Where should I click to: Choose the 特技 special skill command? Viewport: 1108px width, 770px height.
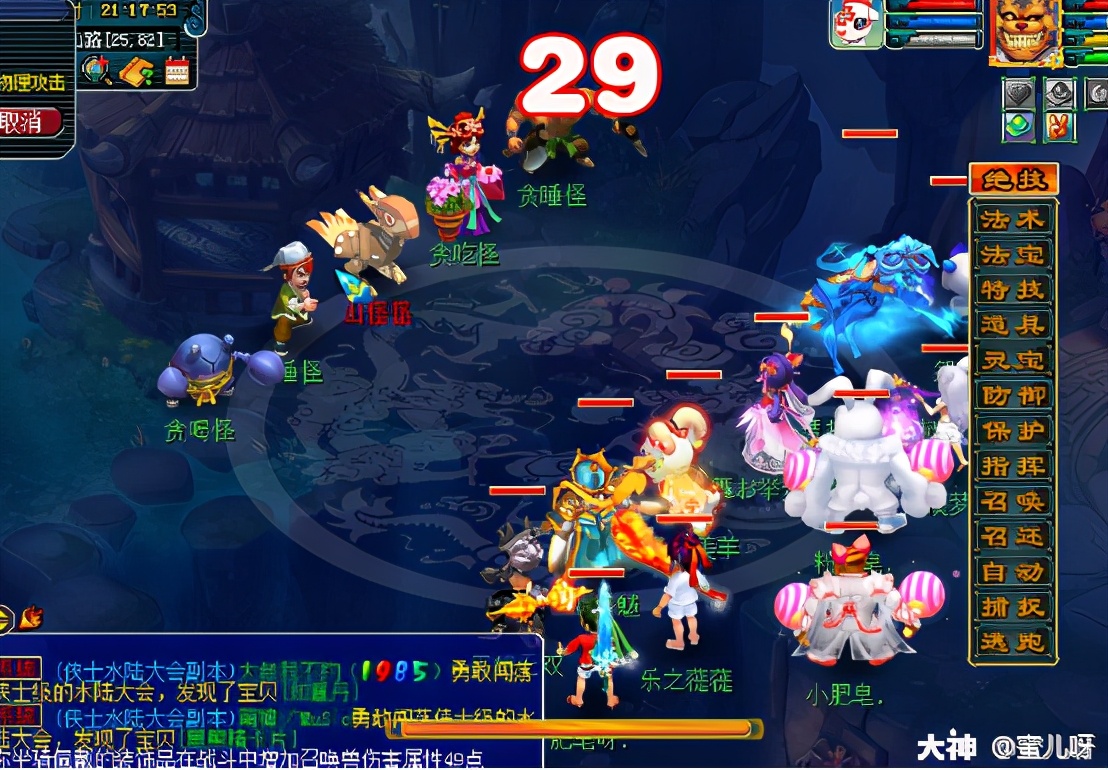[1012, 289]
